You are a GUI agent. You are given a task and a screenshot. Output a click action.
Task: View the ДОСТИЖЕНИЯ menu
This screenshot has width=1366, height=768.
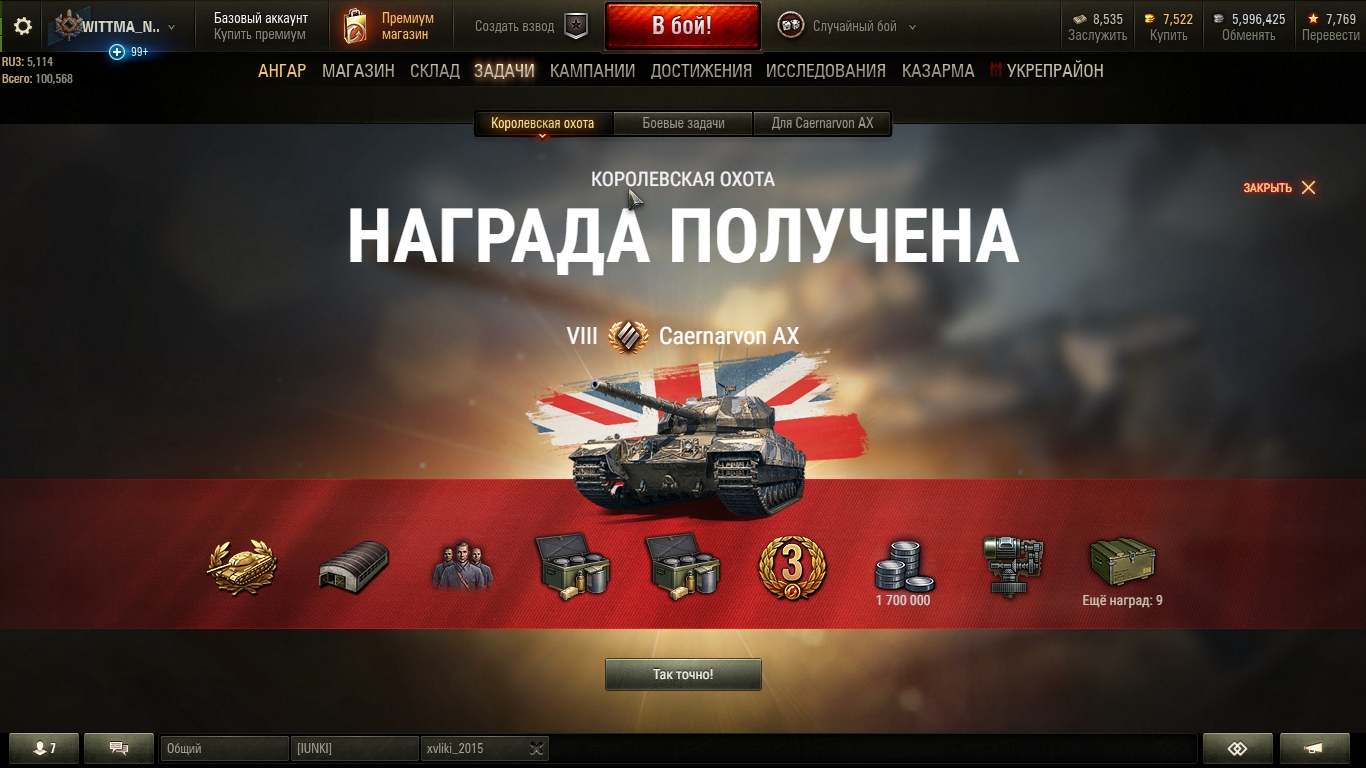[701, 71]
